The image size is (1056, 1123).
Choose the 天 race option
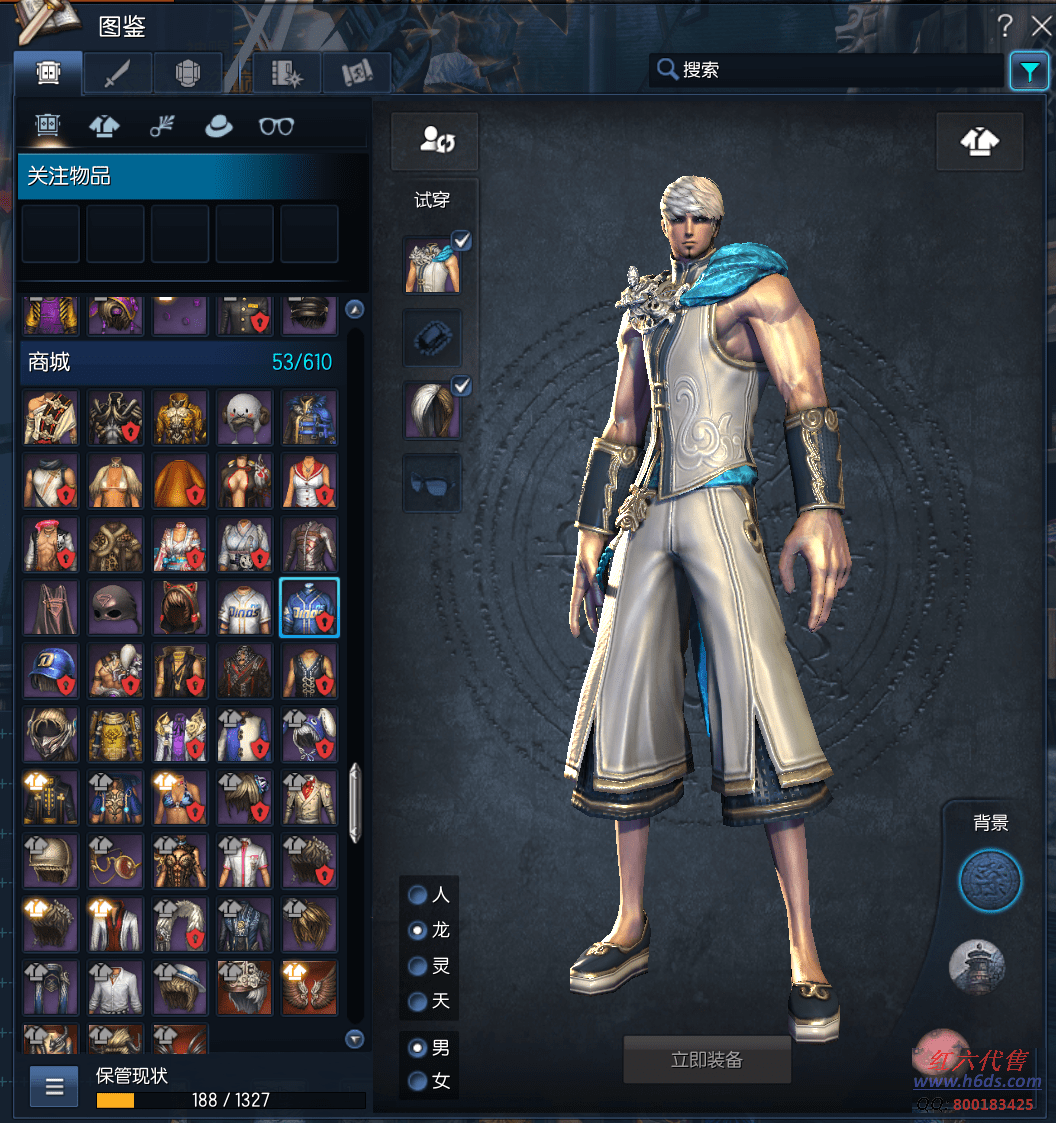click(418, 1001)
